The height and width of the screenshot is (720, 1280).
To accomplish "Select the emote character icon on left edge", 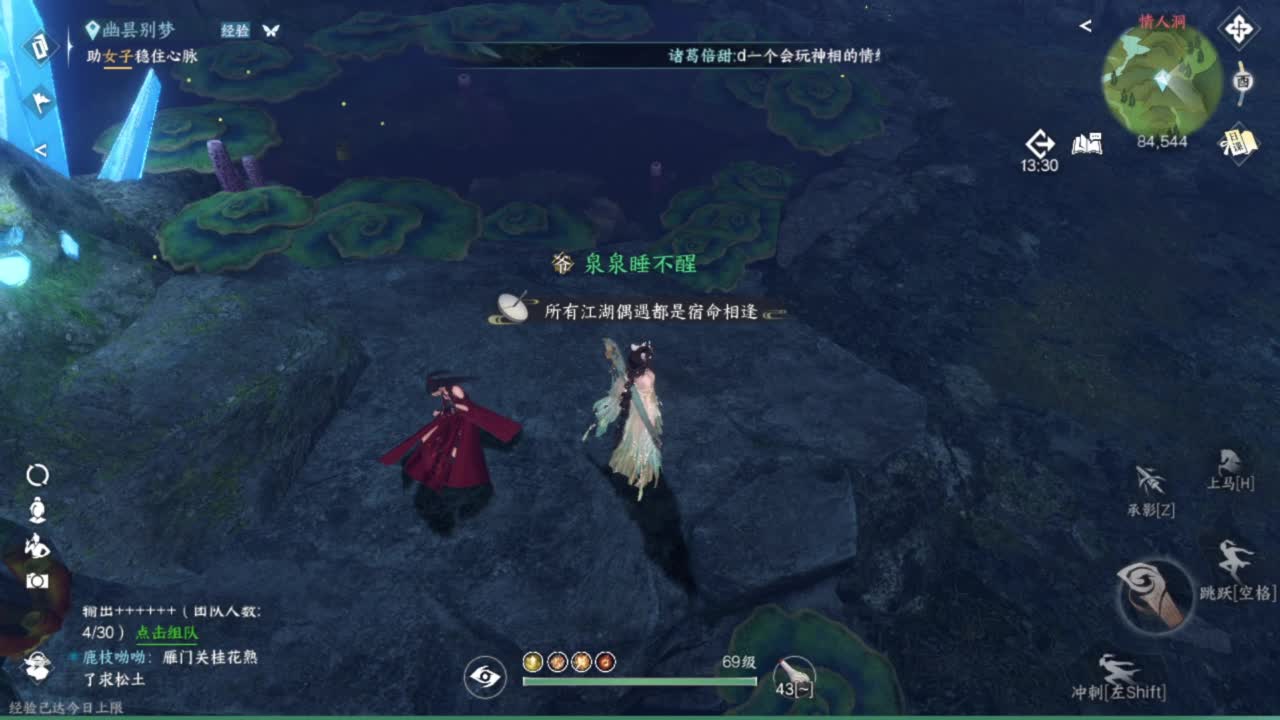I will click(x=38, y=510).
